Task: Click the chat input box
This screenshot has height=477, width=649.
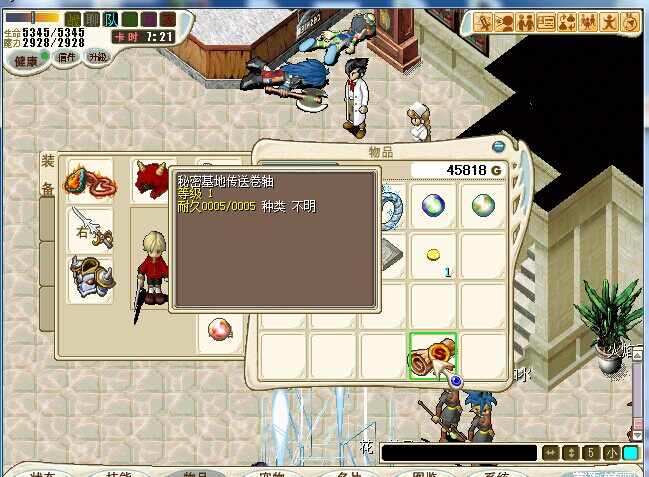Action: coord(458,453)
